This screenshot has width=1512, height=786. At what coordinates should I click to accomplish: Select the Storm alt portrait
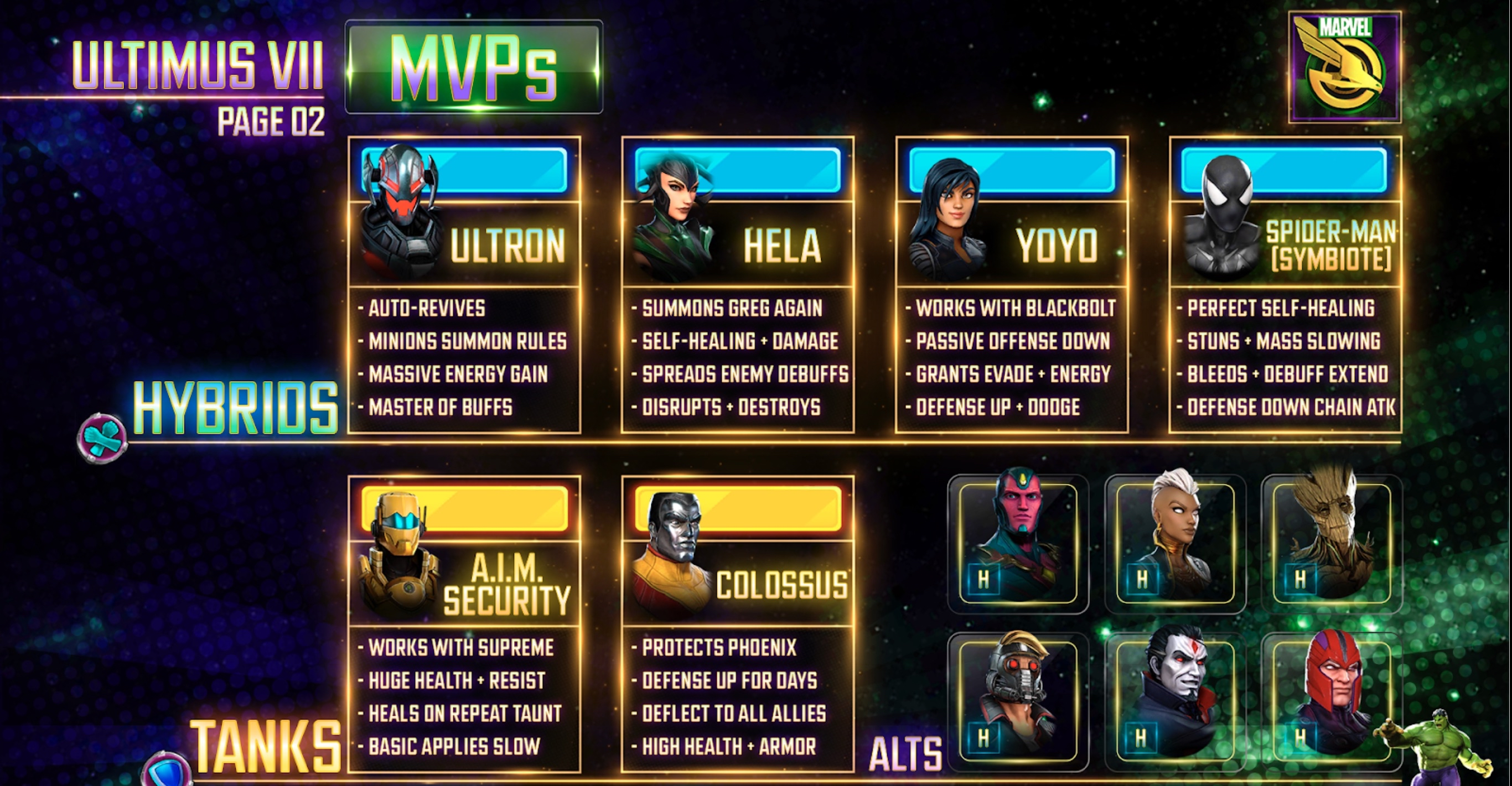tap(1175, 543)
